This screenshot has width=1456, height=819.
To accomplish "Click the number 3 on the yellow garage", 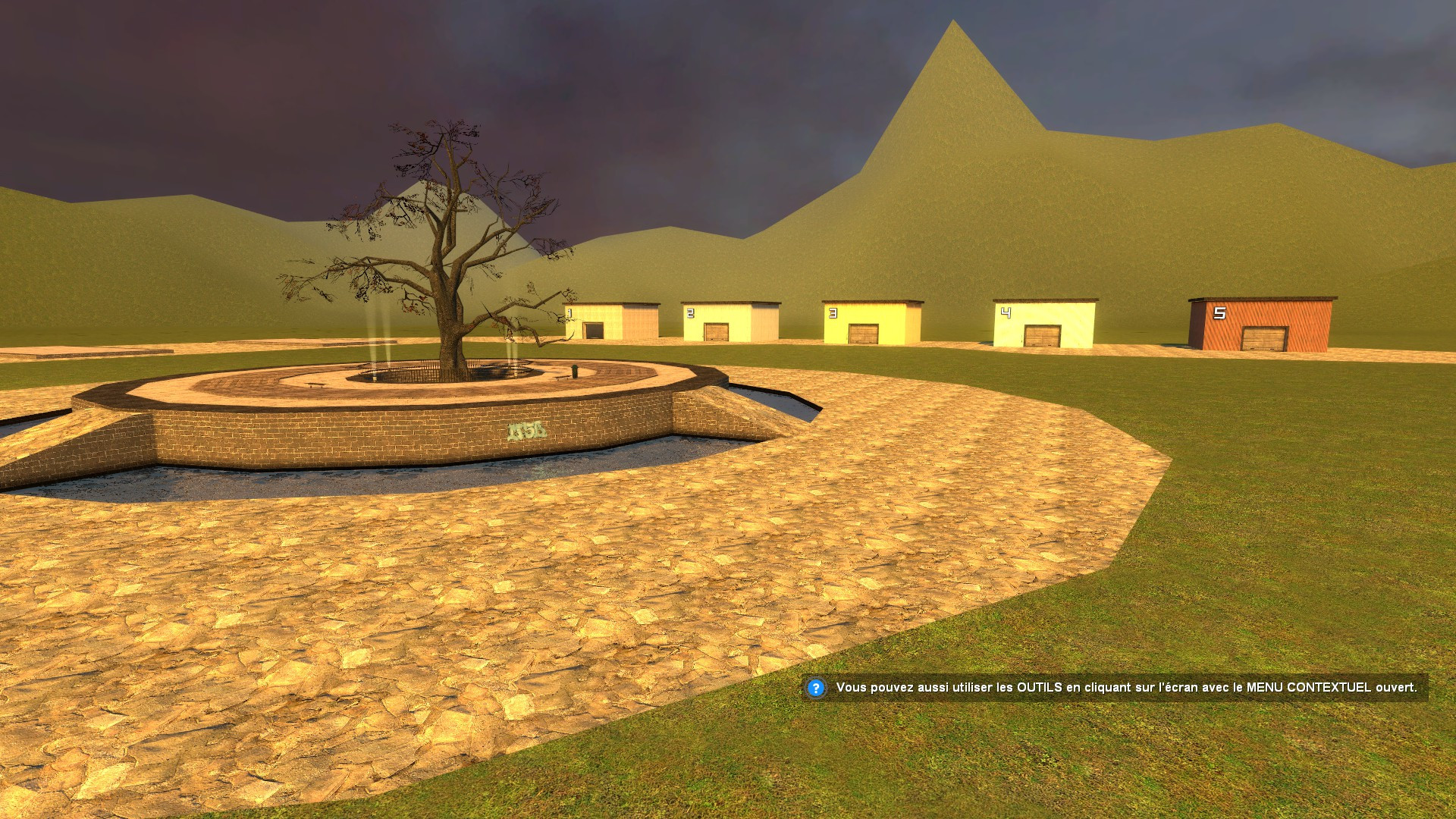I will pos(833,312).
